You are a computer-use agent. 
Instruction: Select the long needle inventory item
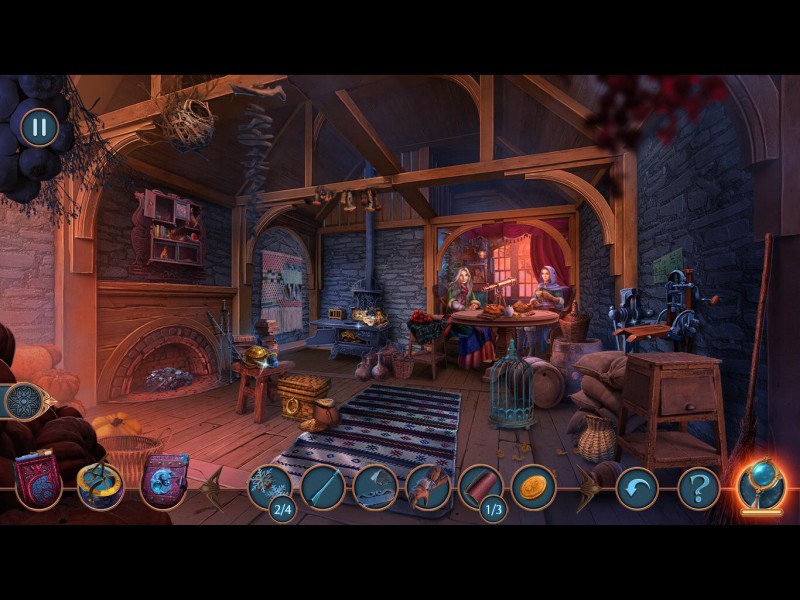(322, 487)
